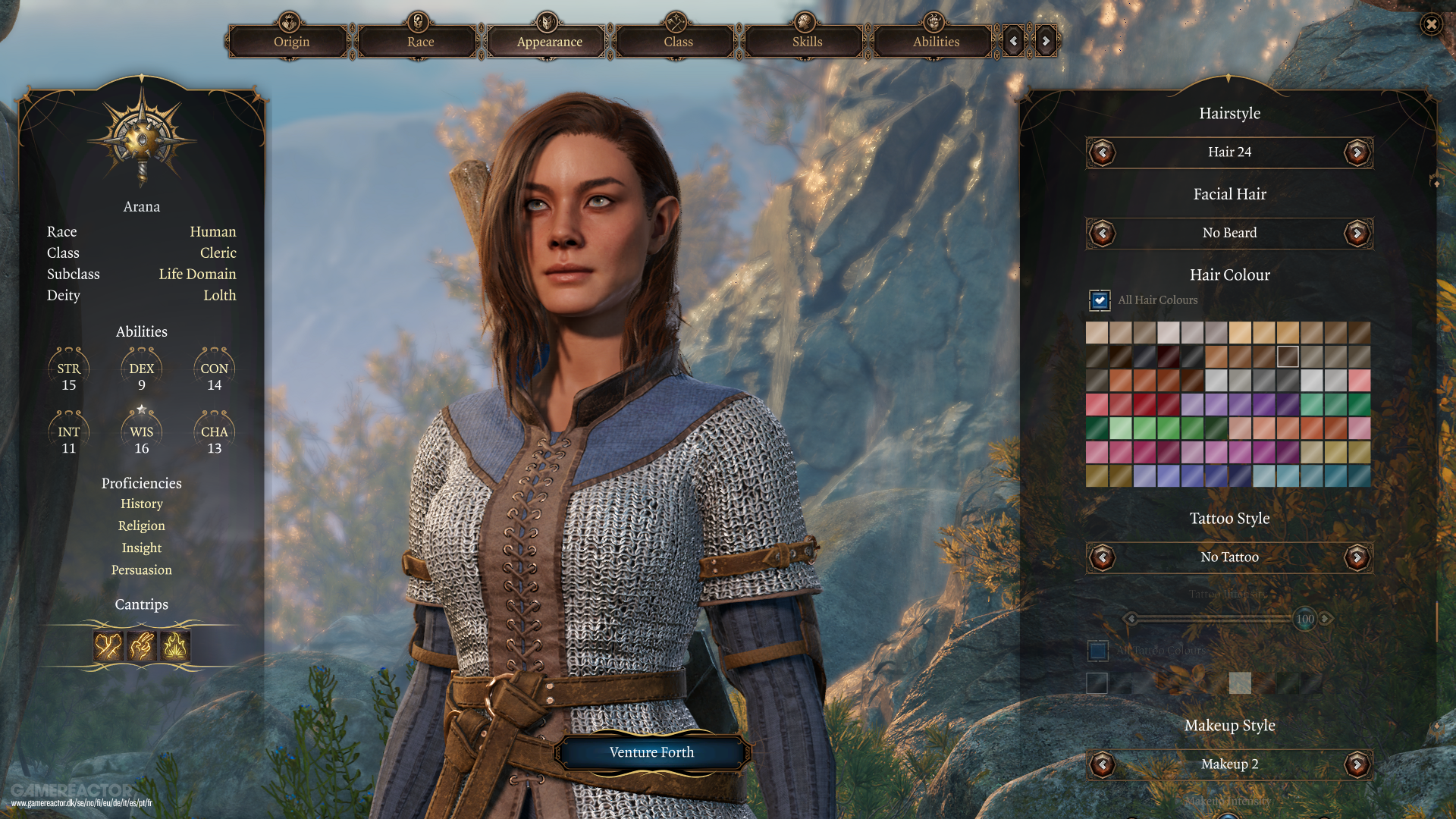The width and height of the screenshot is (1456, 819).
Task: Choose previous hairstyle before Hair 24
Action: pyautogui.click(x=1102, y=152)
